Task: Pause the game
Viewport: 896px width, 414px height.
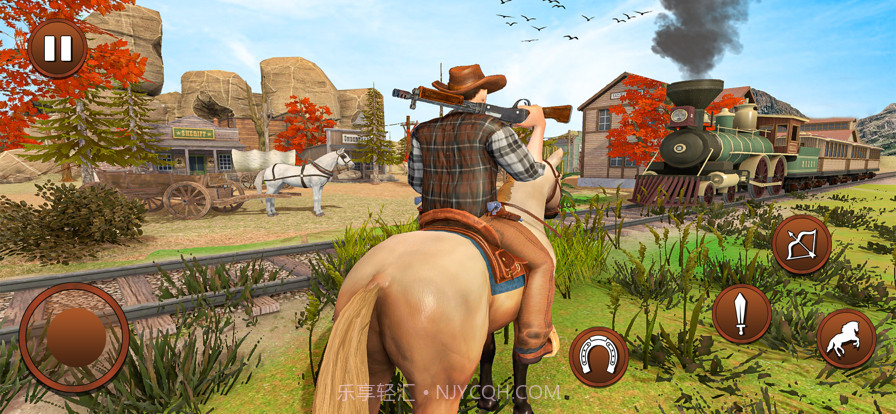Action: tap(58, 48)
